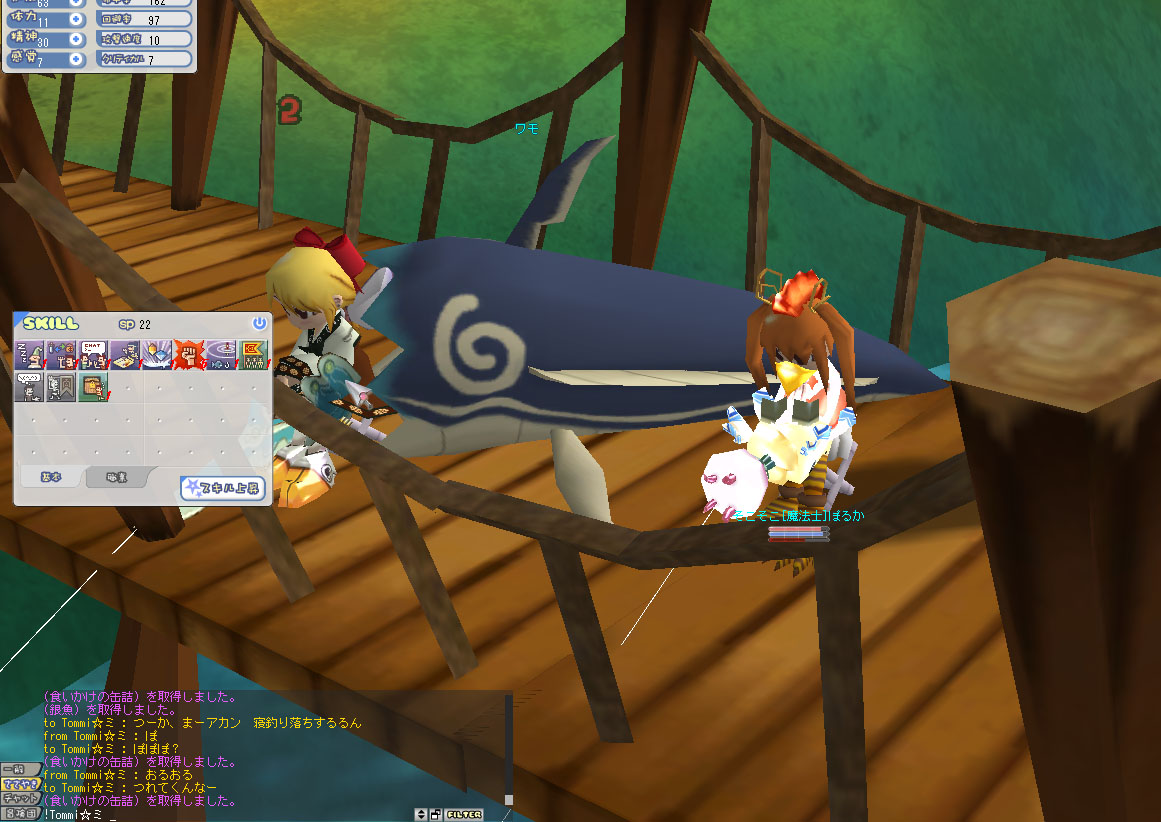Switch to the チャット chat channel

click(20, 799)
